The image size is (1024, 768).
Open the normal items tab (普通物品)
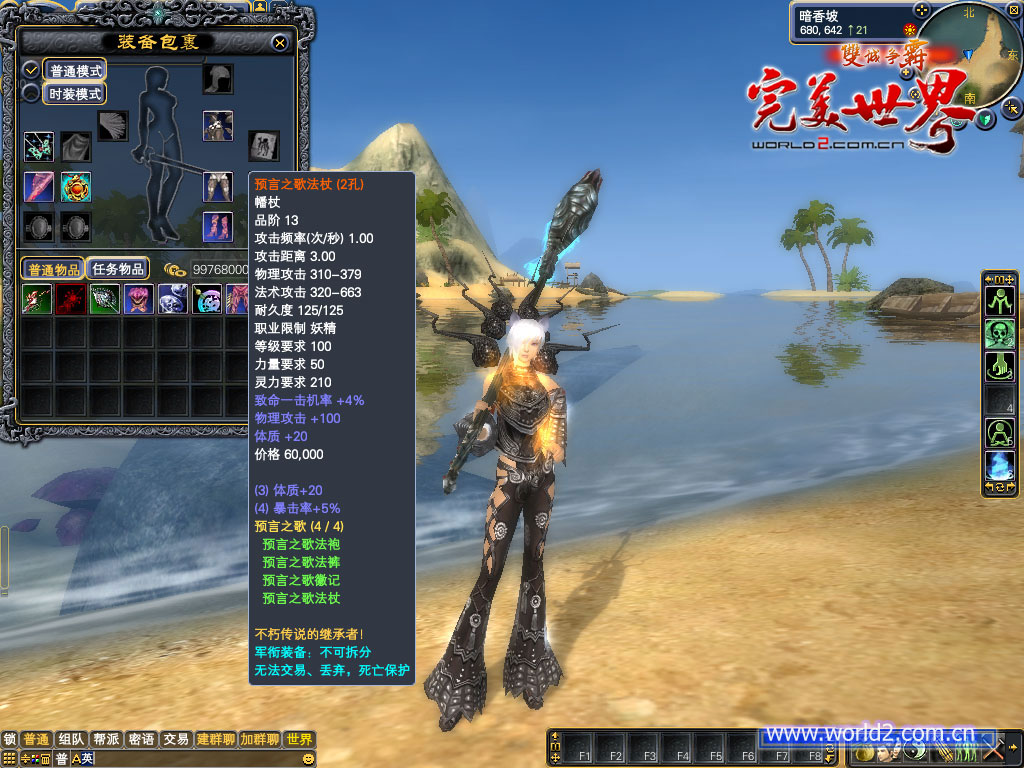coord(54,269)
